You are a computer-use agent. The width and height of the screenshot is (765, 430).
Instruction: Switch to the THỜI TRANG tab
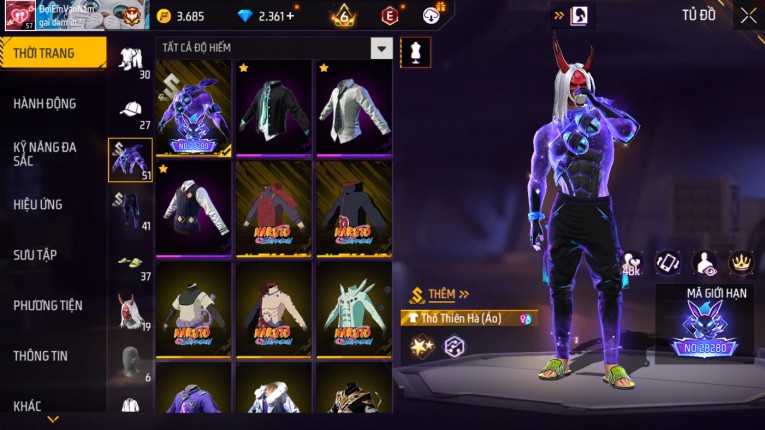(52, 53)
